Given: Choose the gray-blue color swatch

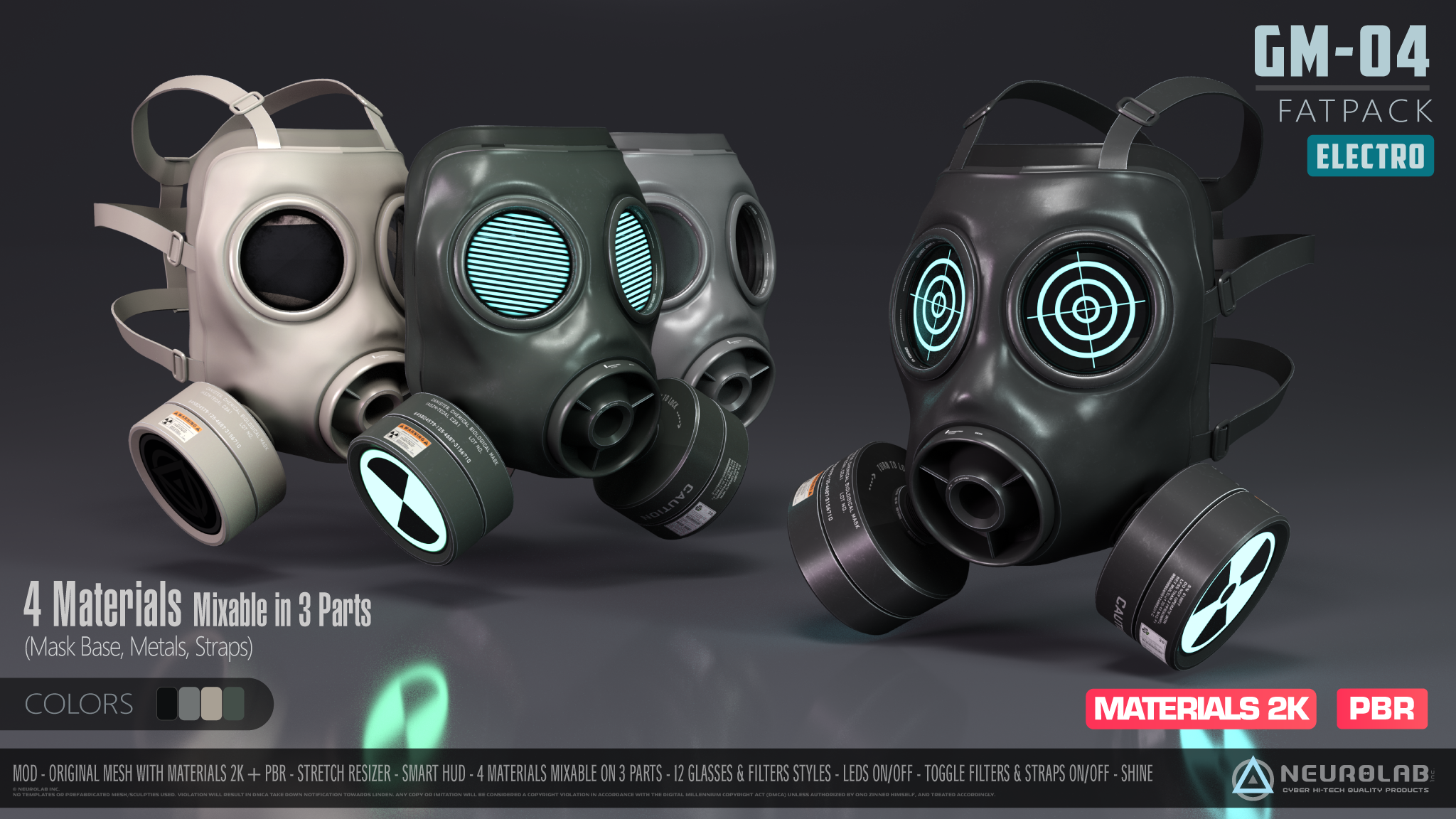Looking at the screenshot, I should pos(189,704).
